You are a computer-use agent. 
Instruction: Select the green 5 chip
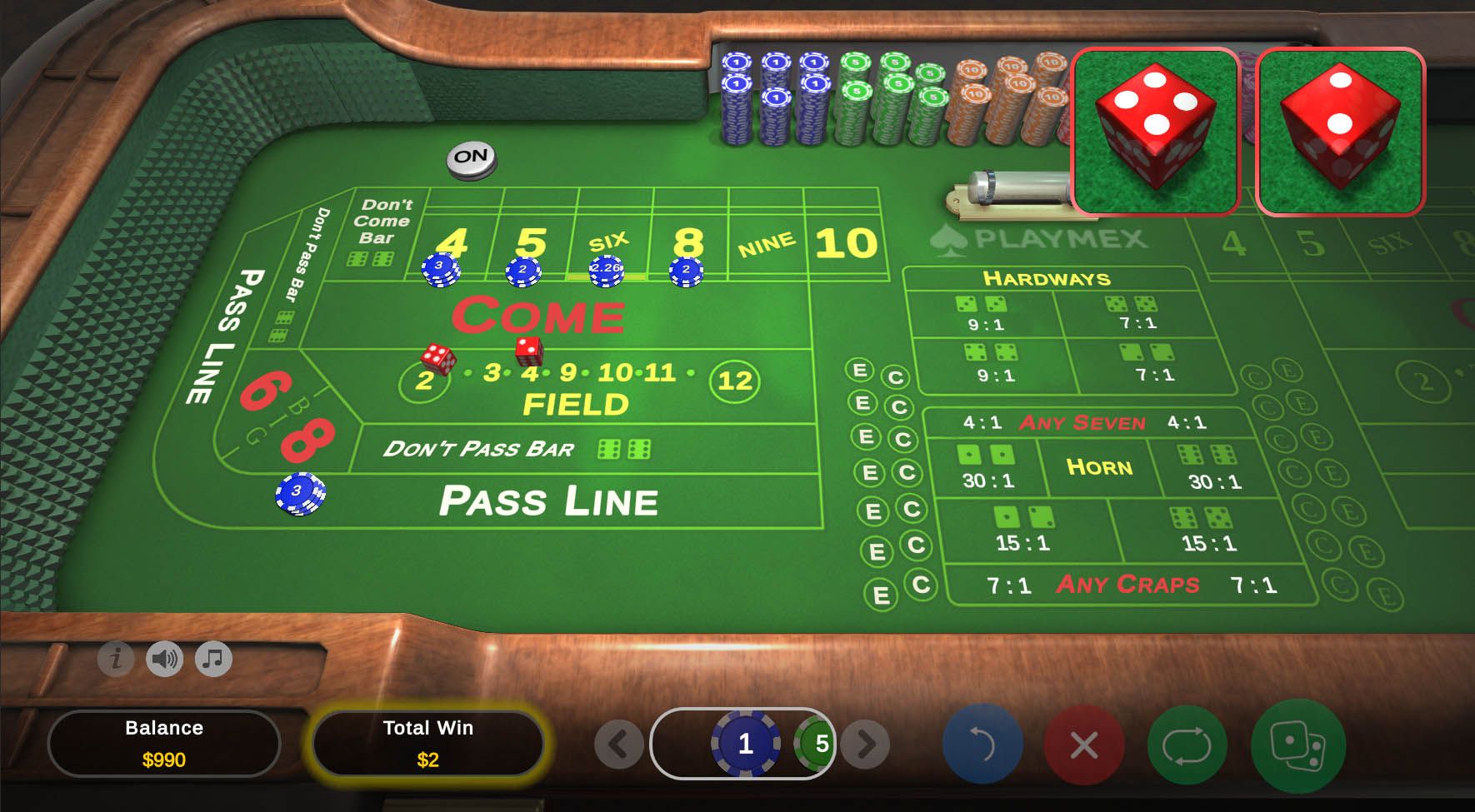coord(817,743)
